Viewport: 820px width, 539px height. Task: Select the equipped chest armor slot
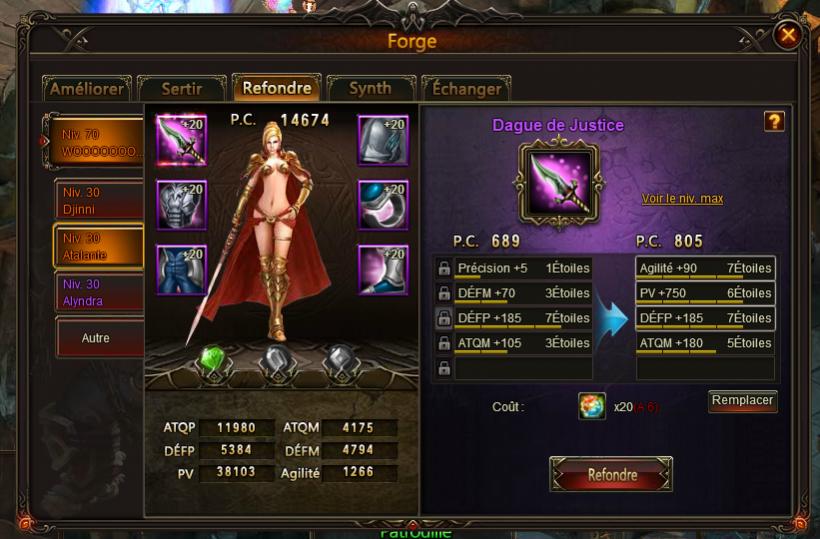(181, 206)
